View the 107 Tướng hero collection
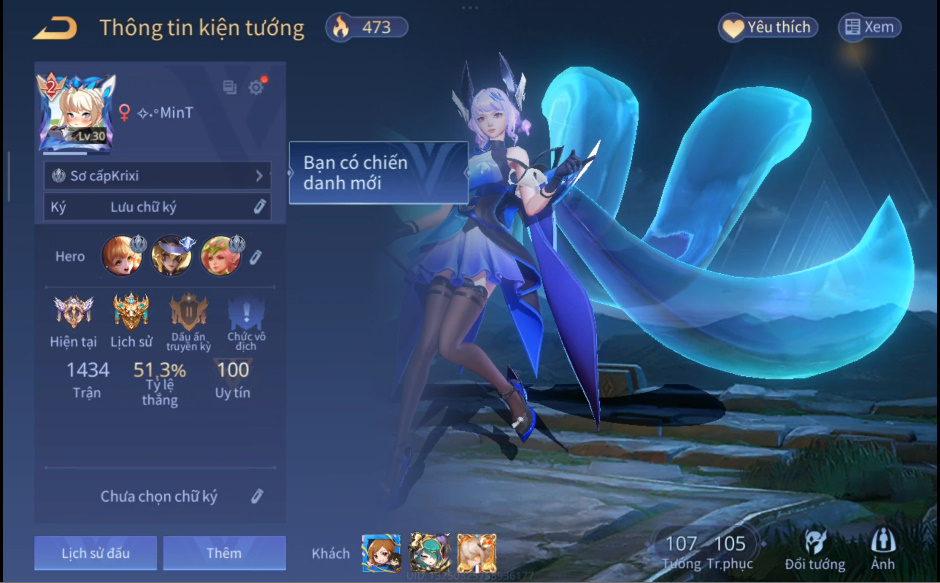This screenshot has width=940, height=583. point(681,551)
